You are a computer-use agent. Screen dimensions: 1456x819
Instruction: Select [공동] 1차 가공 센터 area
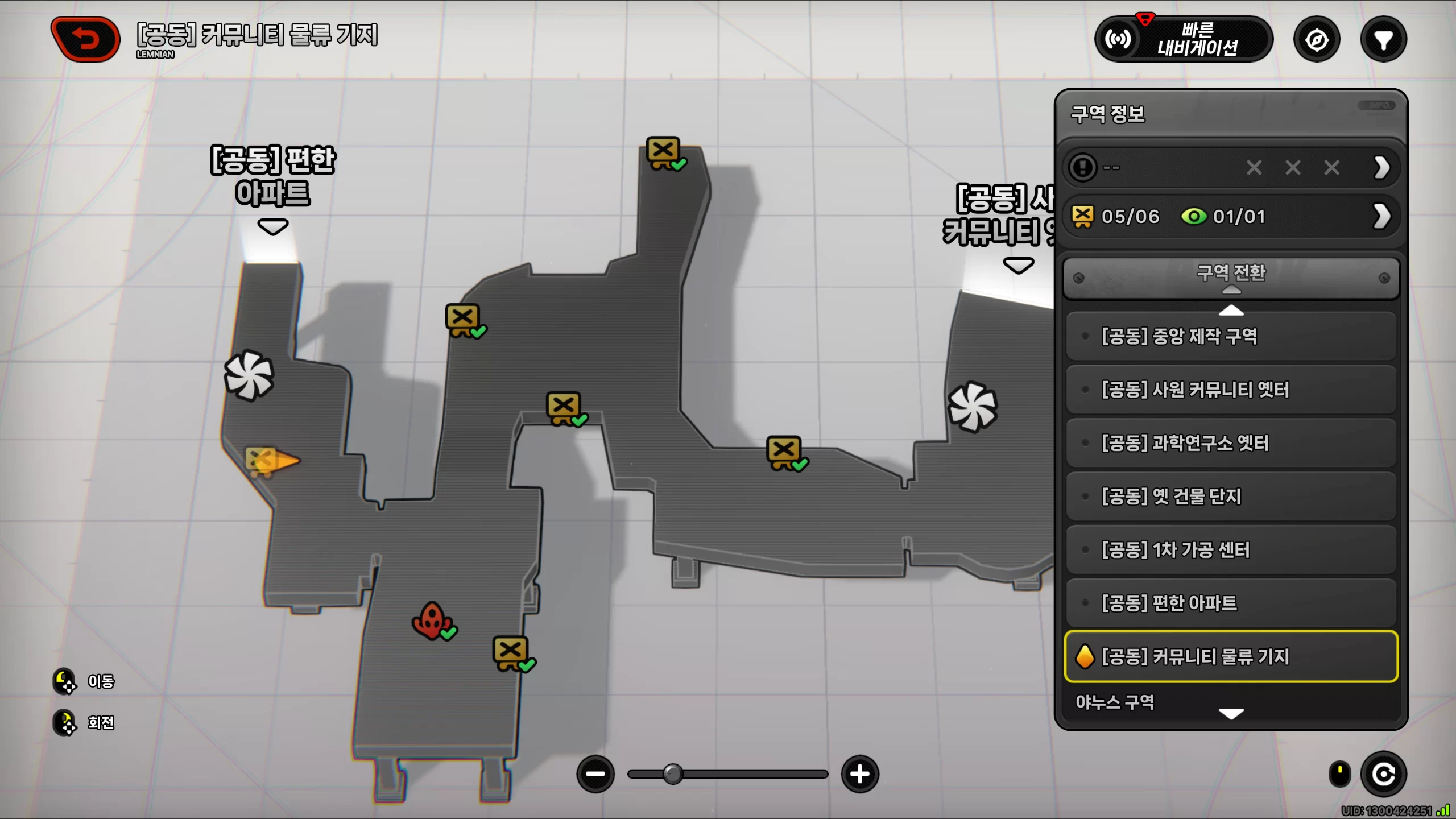click(1231, 550)
